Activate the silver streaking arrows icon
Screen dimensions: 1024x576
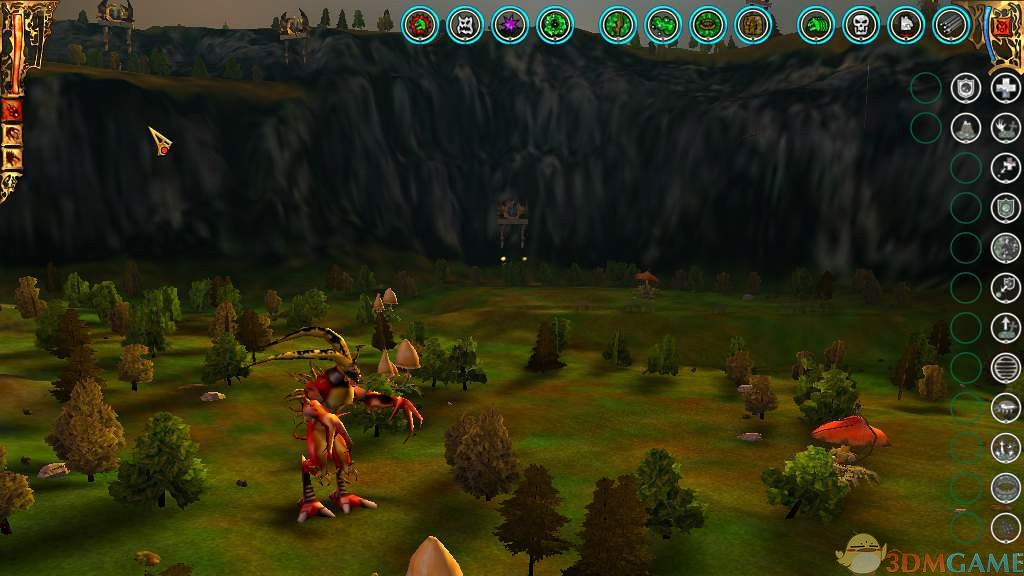(x=951, y=25)
